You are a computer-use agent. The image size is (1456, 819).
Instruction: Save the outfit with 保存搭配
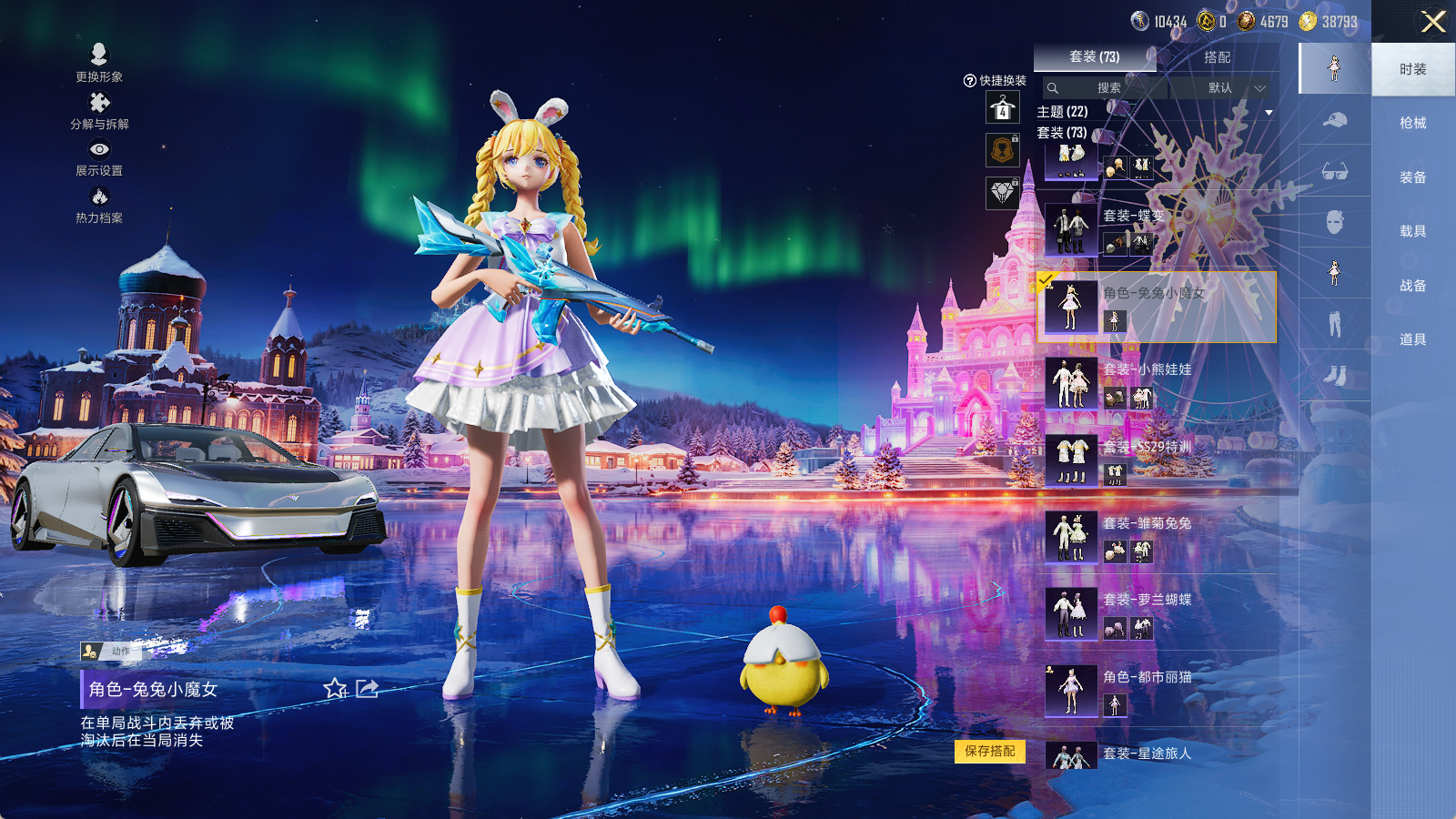coord(990,751)
